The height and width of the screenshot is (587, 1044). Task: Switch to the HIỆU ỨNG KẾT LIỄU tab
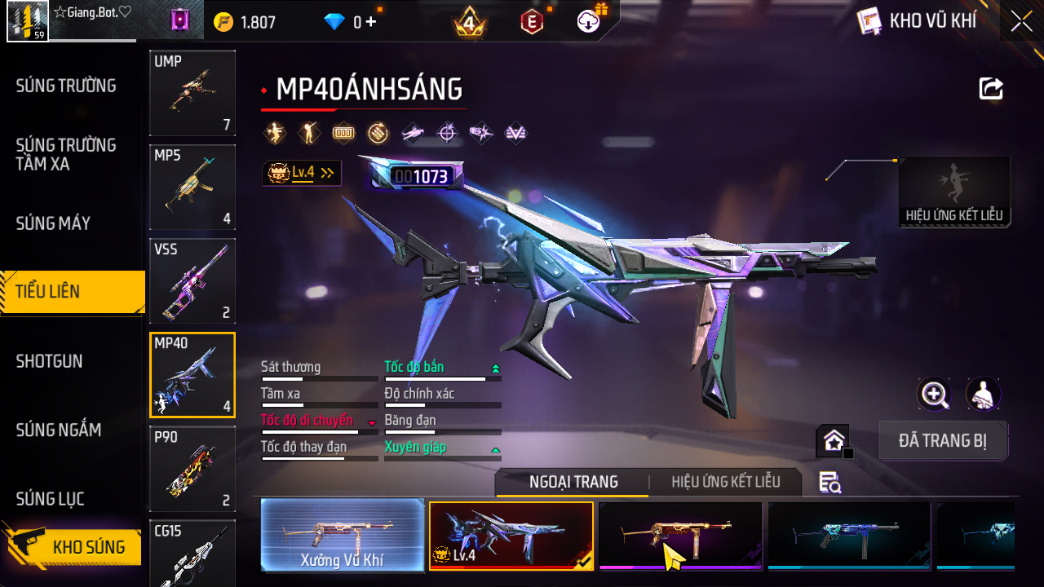point(725,482)
